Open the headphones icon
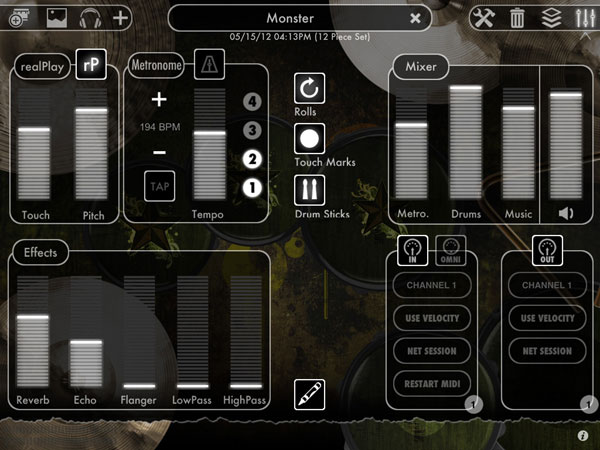600x450 pixels. pyautogui.click(x=90, y=17)
